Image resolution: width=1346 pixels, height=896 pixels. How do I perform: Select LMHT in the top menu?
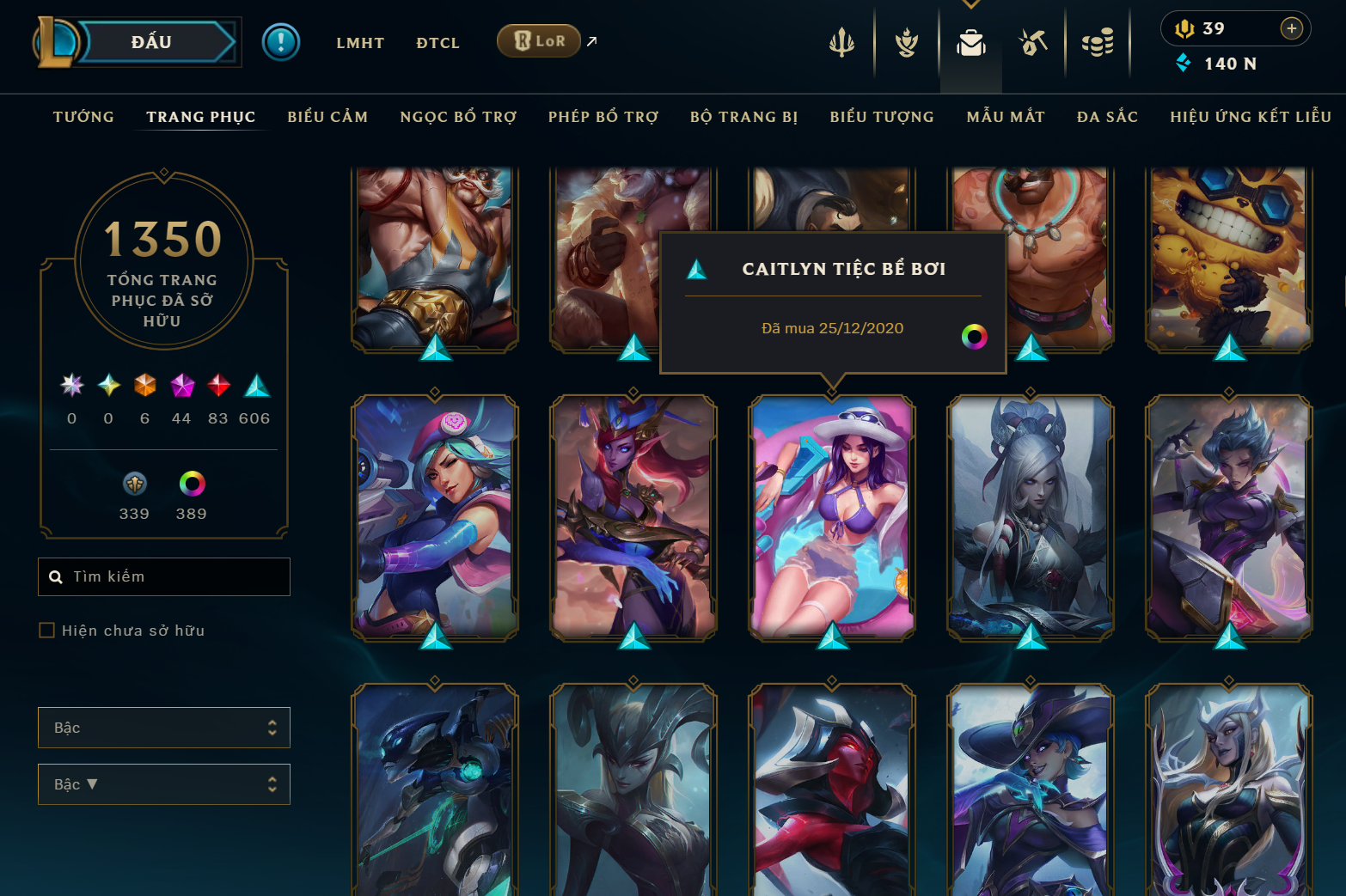[360, 43]
